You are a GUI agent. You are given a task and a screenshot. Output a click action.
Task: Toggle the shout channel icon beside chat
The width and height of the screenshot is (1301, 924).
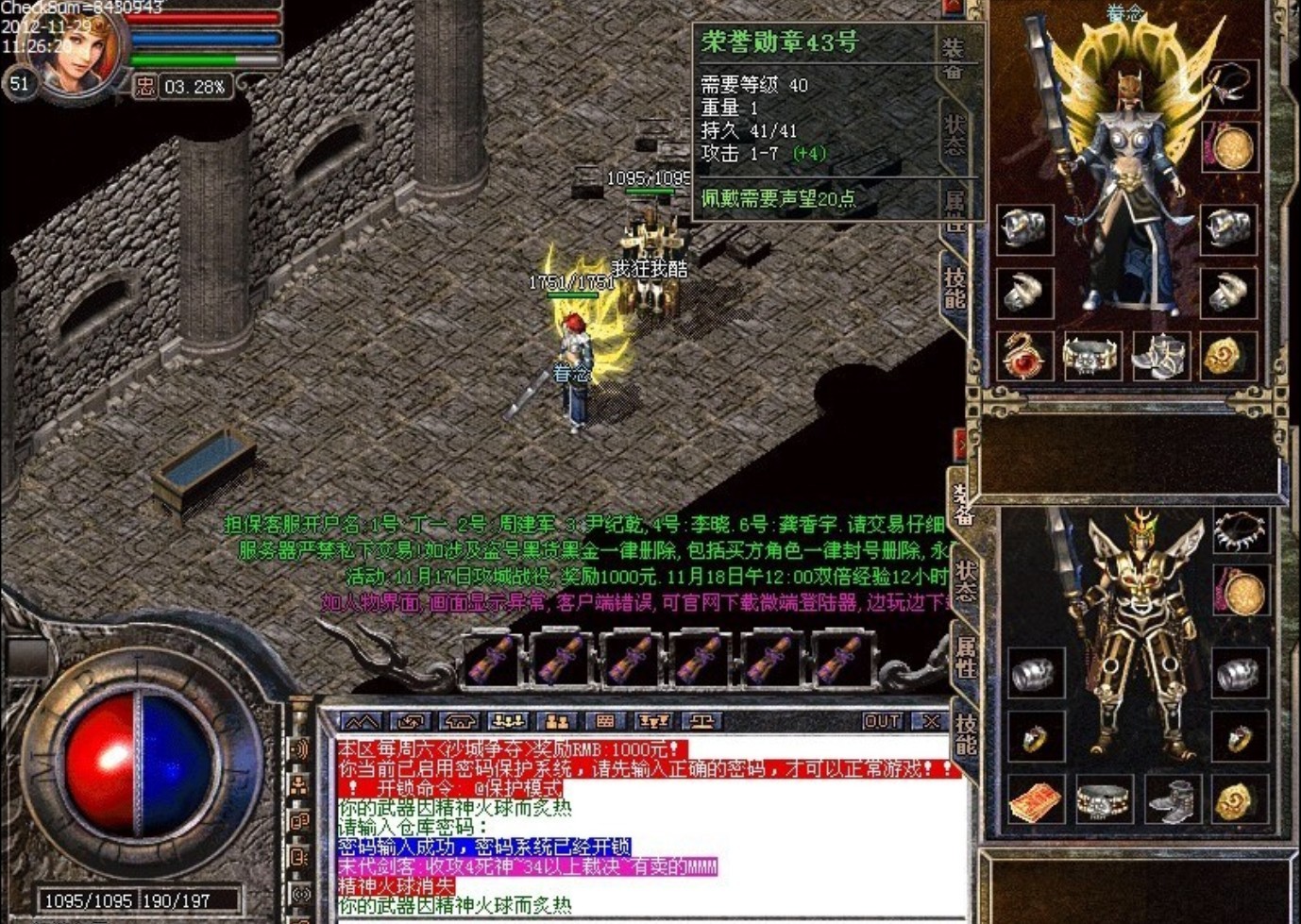(301, 748)
